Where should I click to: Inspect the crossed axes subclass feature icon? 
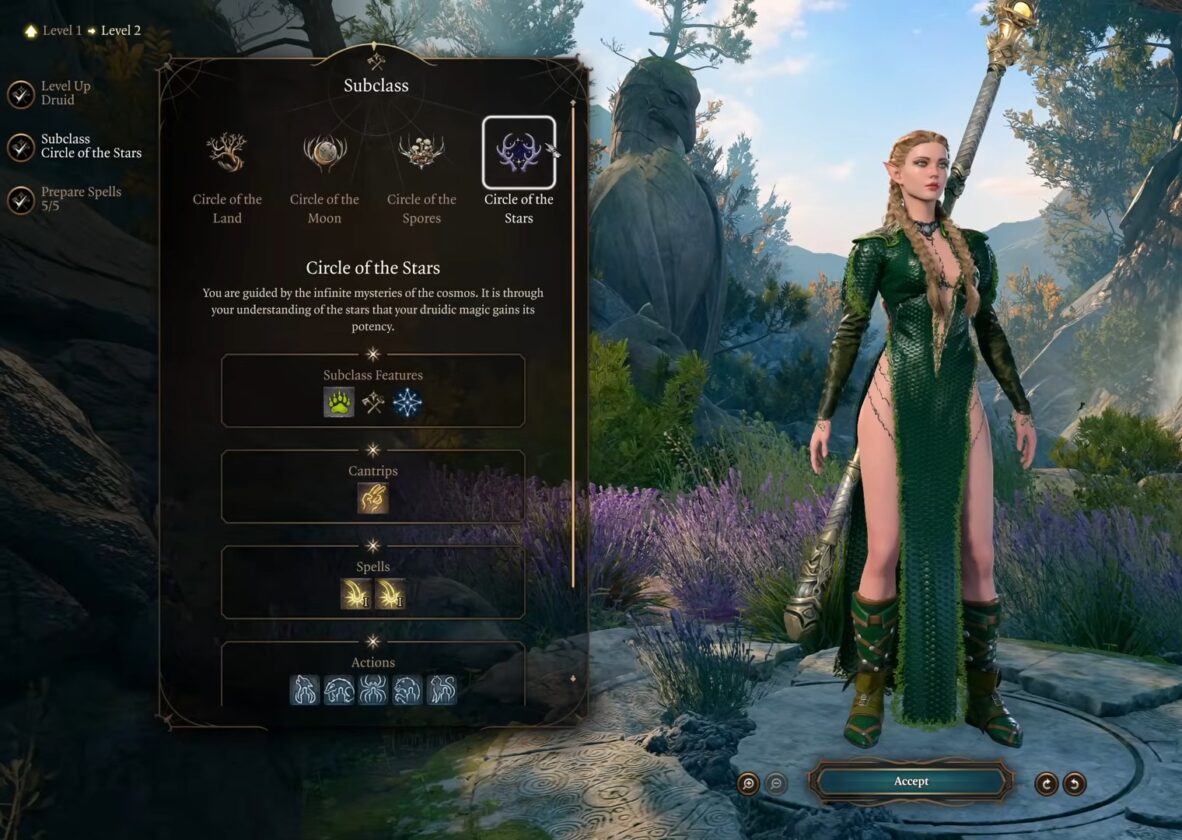373,402
